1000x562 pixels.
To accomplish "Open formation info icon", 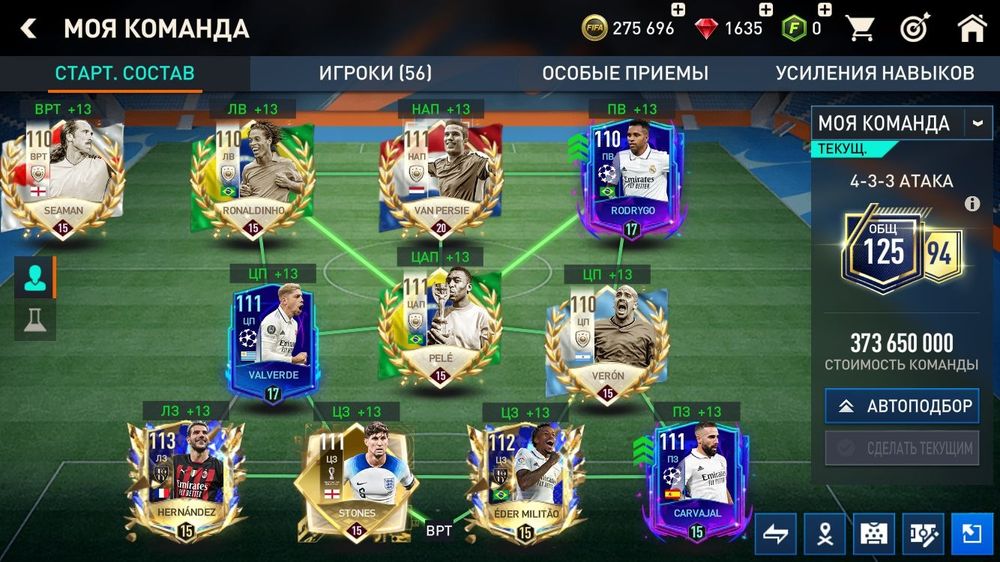I will point(971,204).
